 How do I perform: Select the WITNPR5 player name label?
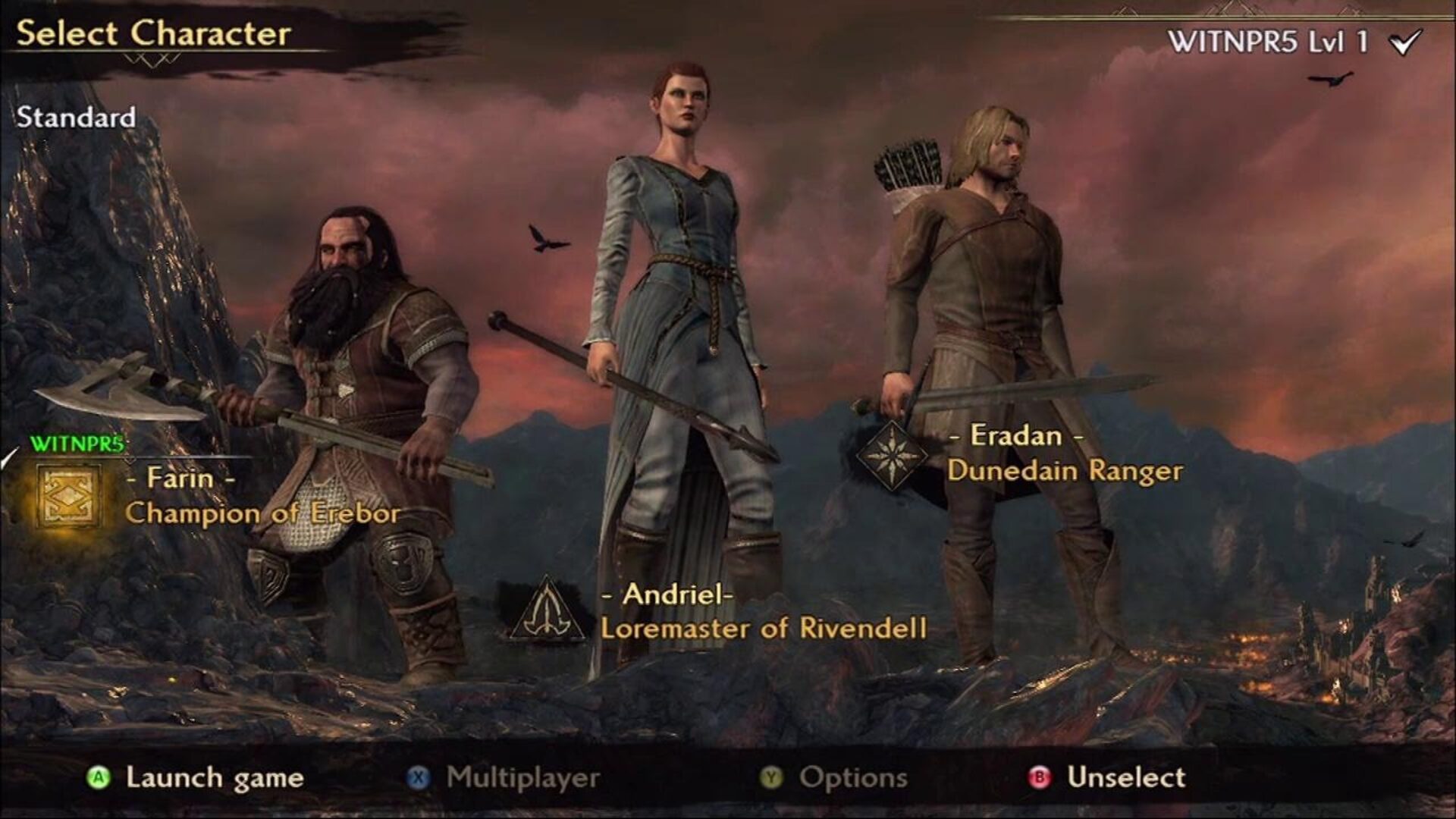[74, 442]
